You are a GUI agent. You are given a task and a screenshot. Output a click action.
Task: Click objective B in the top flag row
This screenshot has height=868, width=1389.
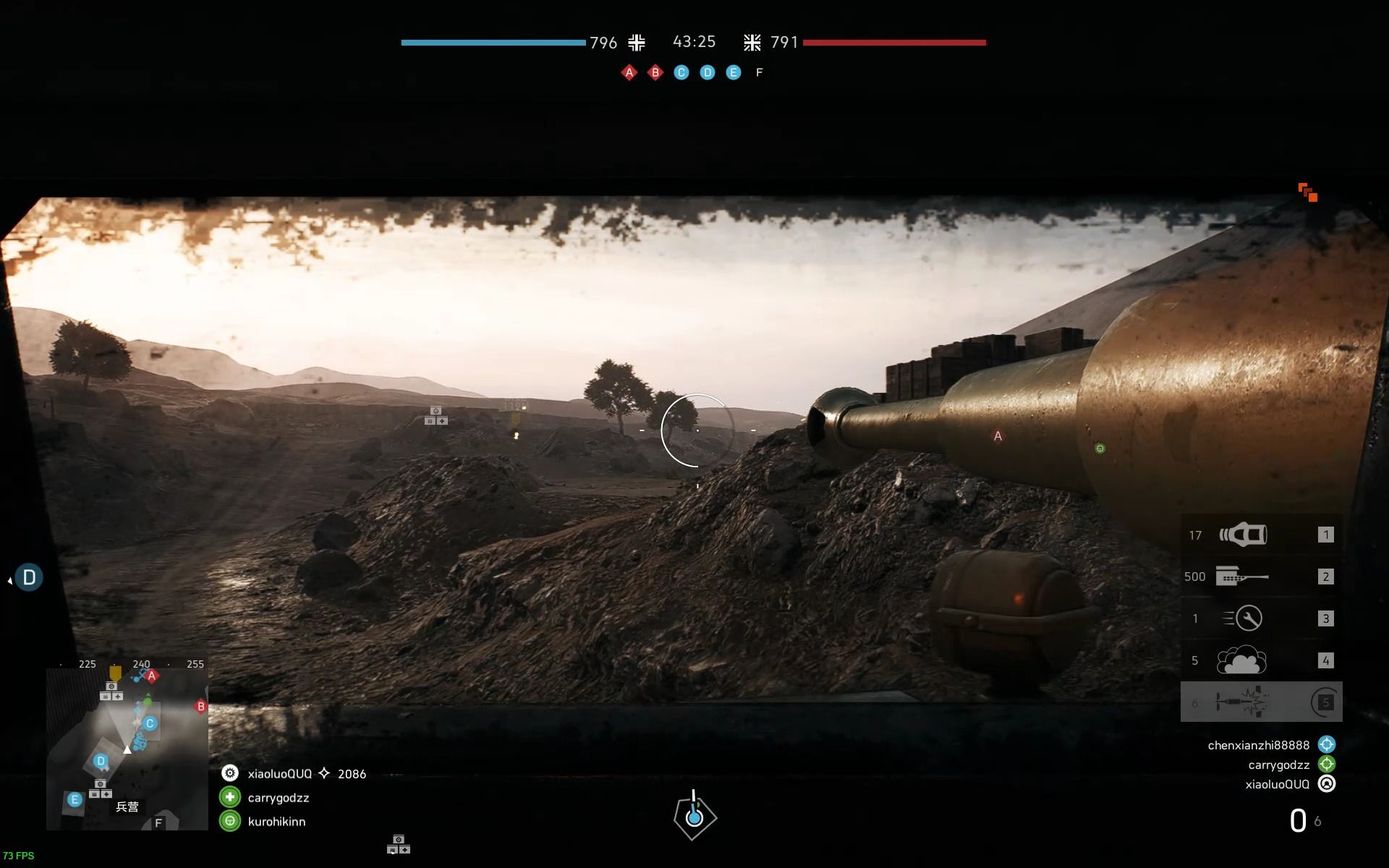click(655, 72)
